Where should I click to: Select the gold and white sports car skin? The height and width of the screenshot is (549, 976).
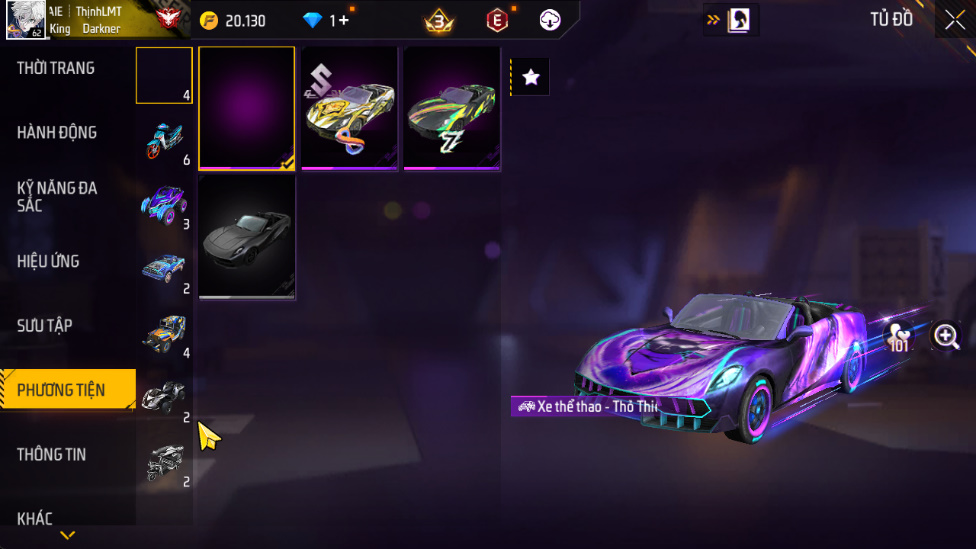349,108
